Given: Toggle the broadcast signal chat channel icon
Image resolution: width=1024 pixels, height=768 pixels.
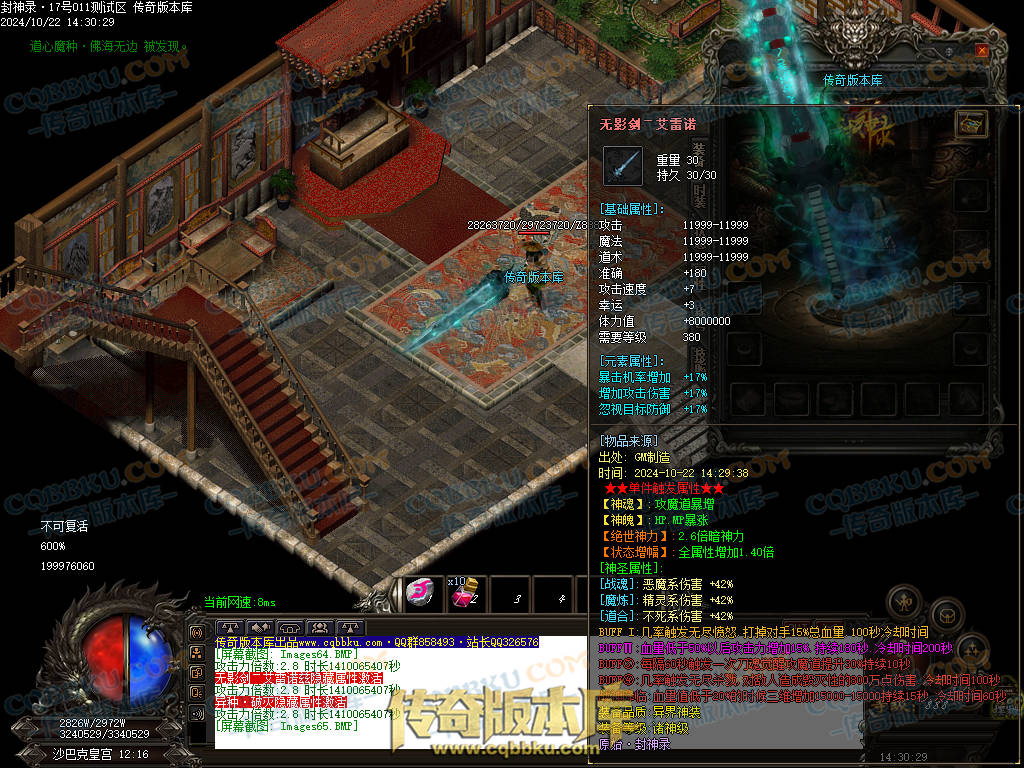Looking at the screenshot, I should (x=196, y=634).
